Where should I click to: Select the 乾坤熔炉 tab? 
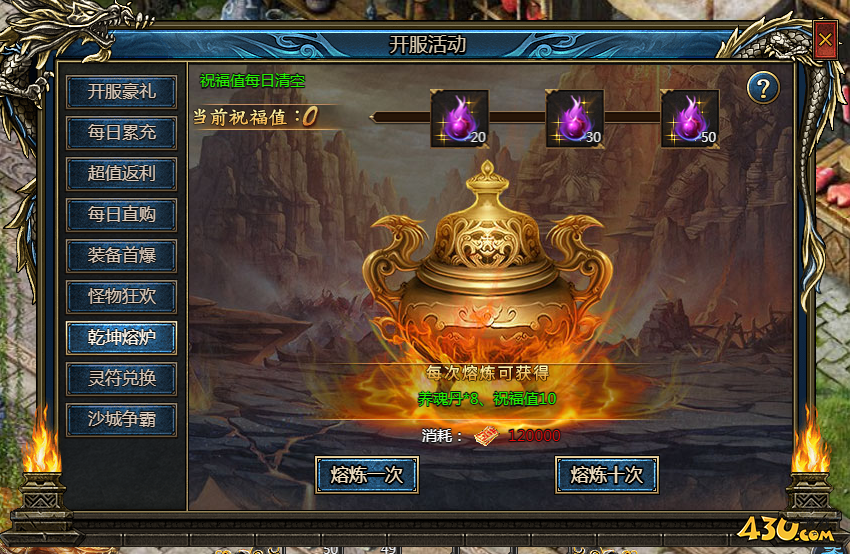coord(121,337)
